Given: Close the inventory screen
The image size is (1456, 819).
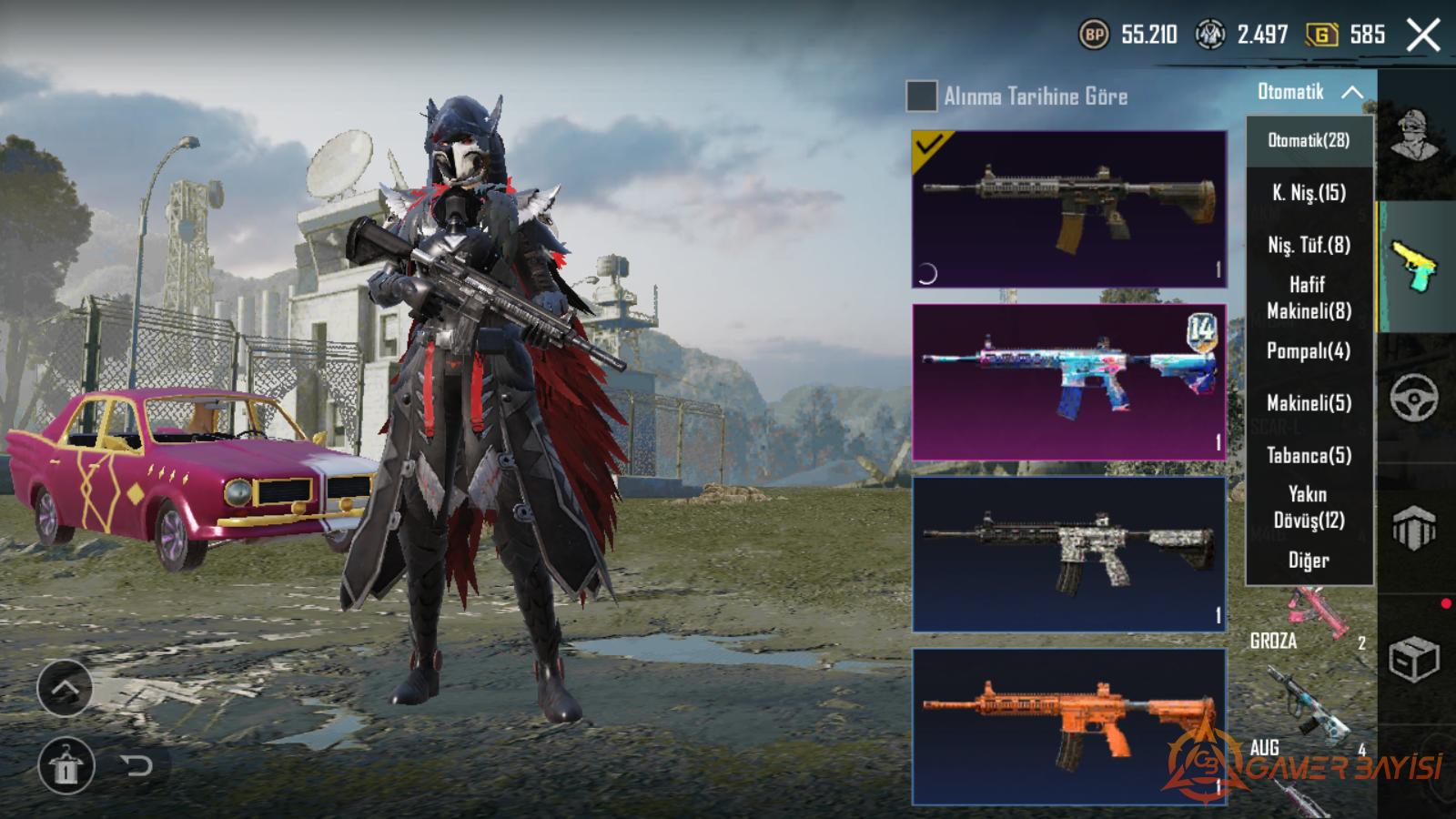Looking at the screenshot, I should click(1423, 35).
